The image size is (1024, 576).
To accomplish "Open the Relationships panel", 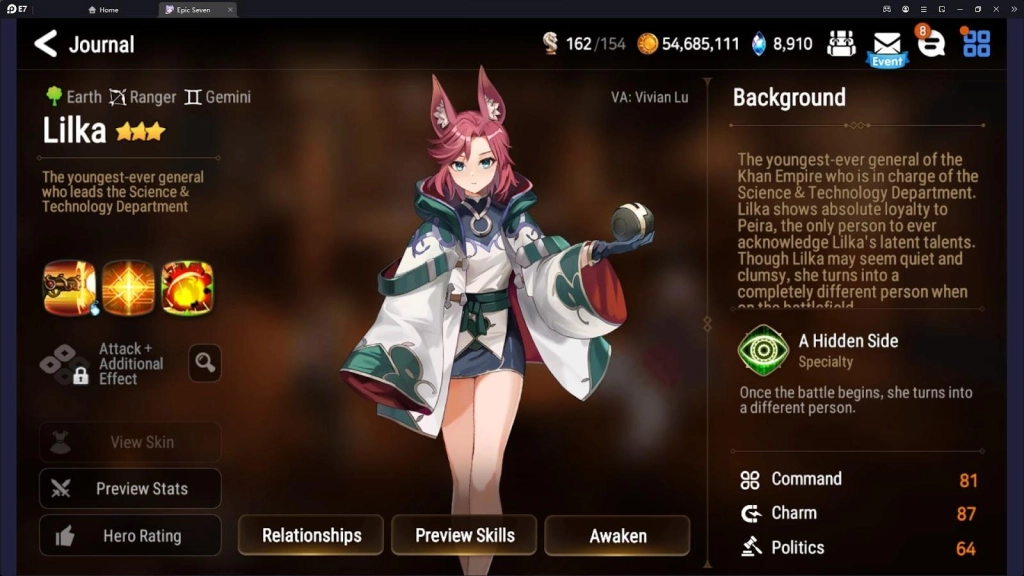I will coord(311,535).
